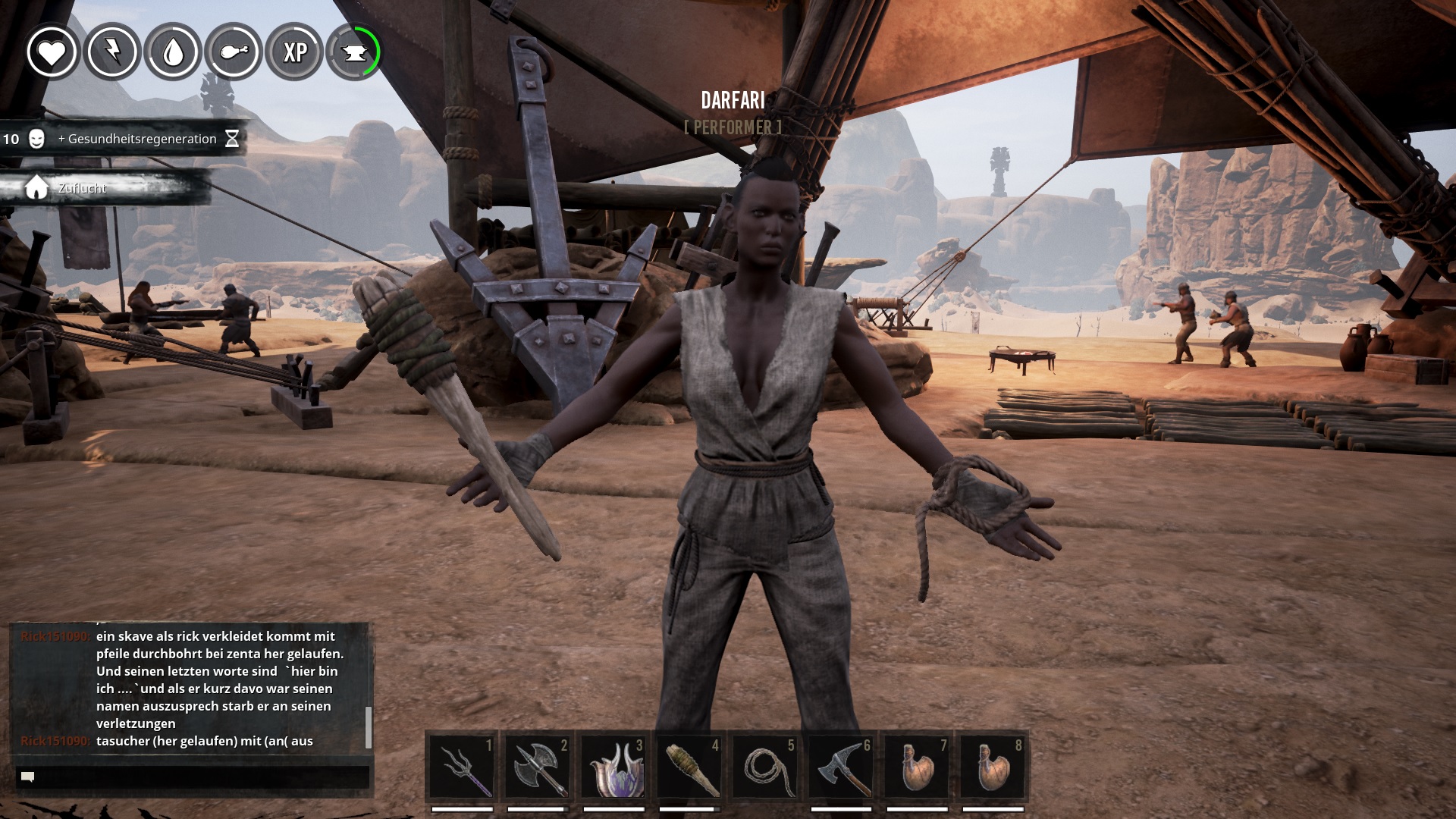The width and height of the screenshot is (1456, 819).
Task: Equip the hatchet in slot 6
Action: coord(841,767)
